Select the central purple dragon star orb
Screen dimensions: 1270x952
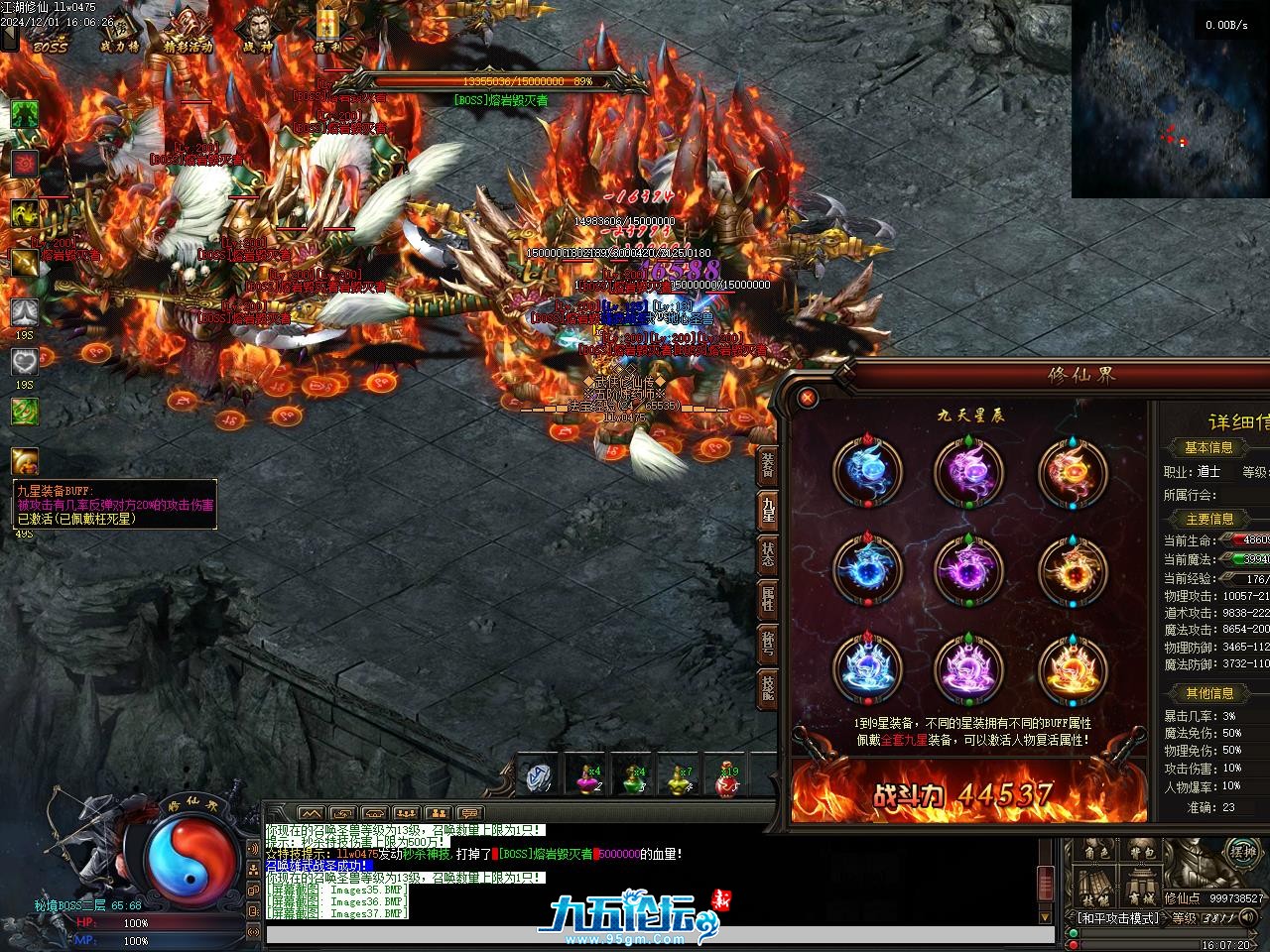[968, 568]
